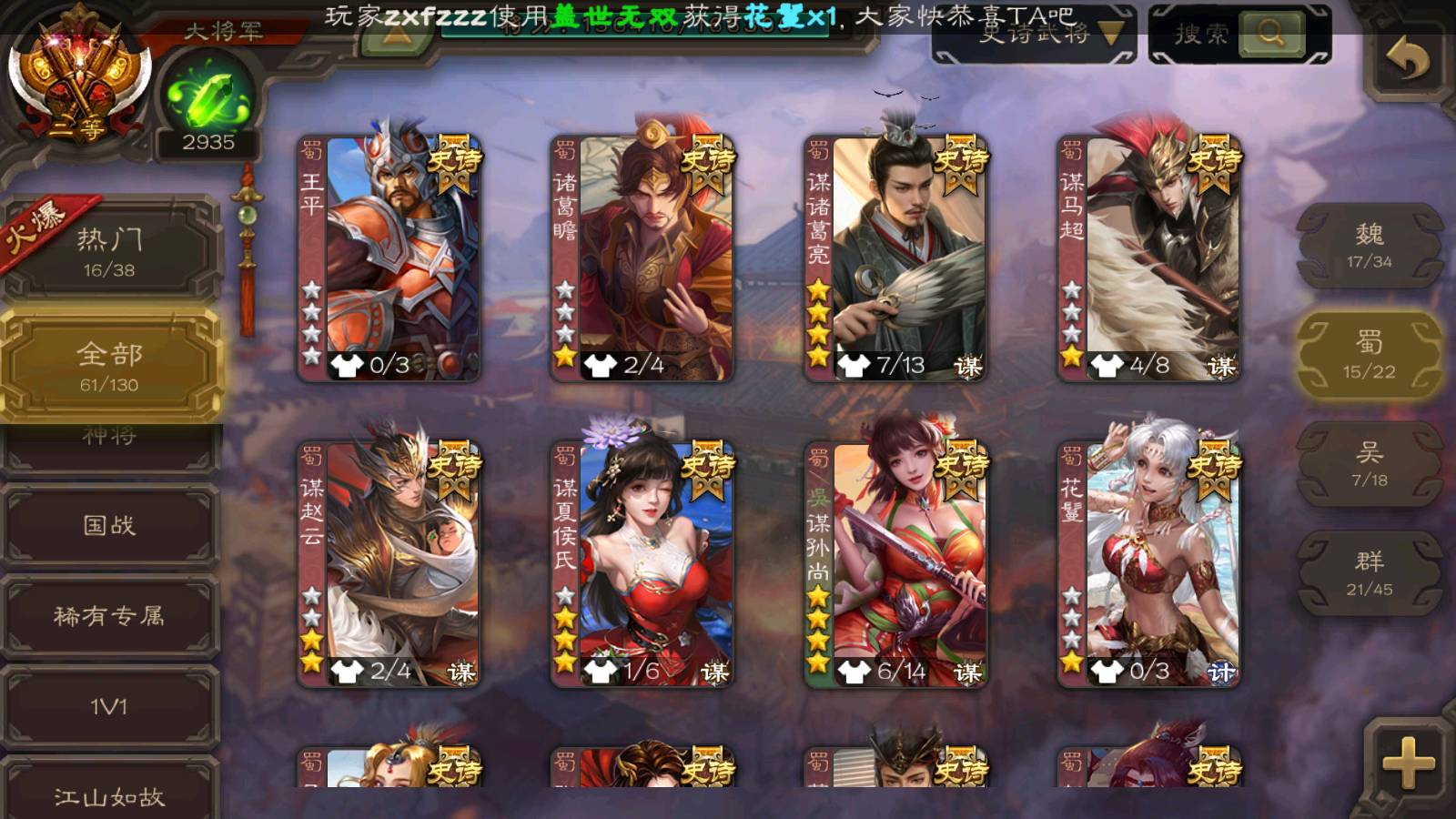Screen dimensions: 1456x819
Task: Switch to 稀有专属 category
Action: click(109, 616)
